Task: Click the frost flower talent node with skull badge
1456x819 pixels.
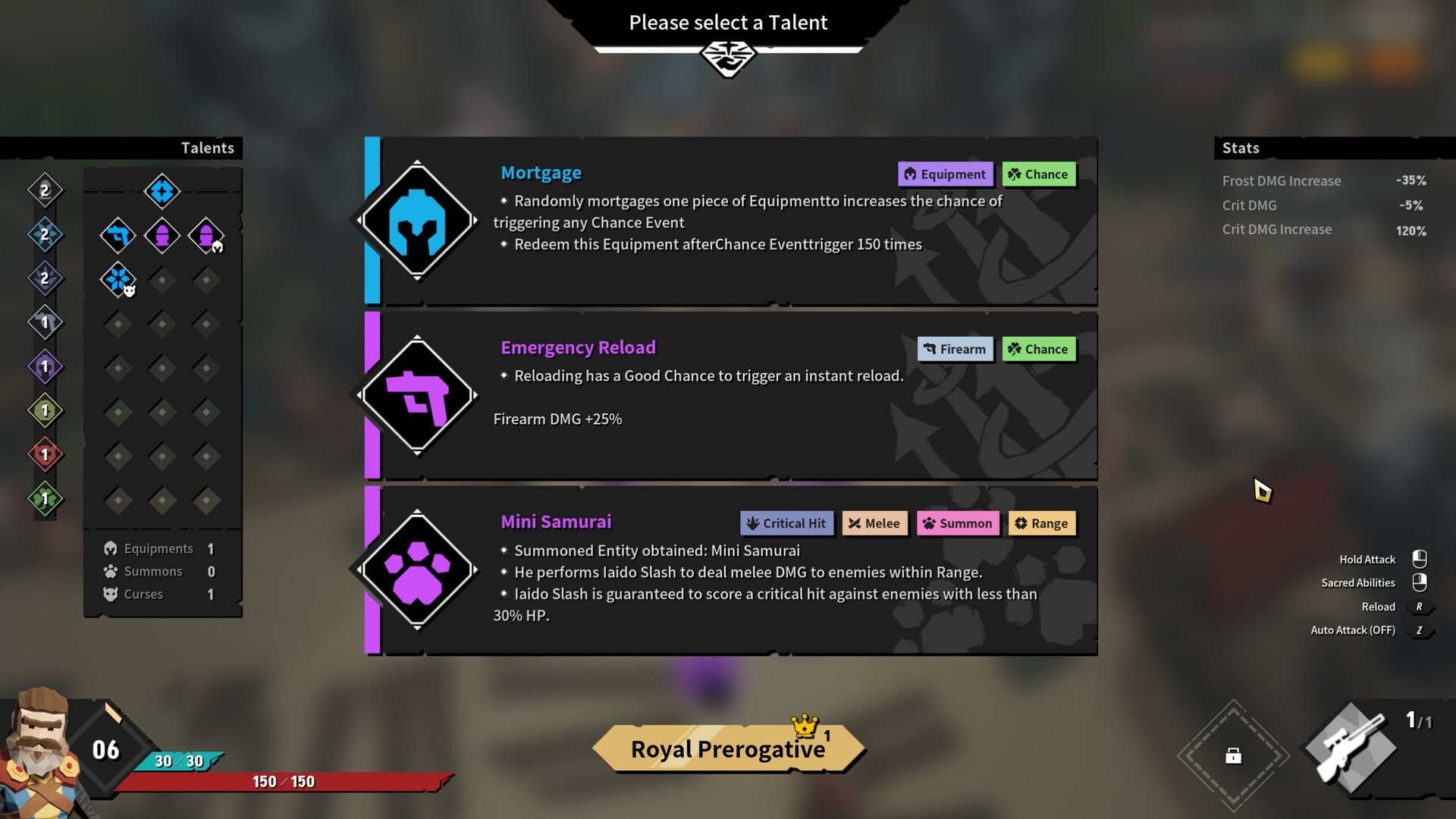Action: (118, 279)
